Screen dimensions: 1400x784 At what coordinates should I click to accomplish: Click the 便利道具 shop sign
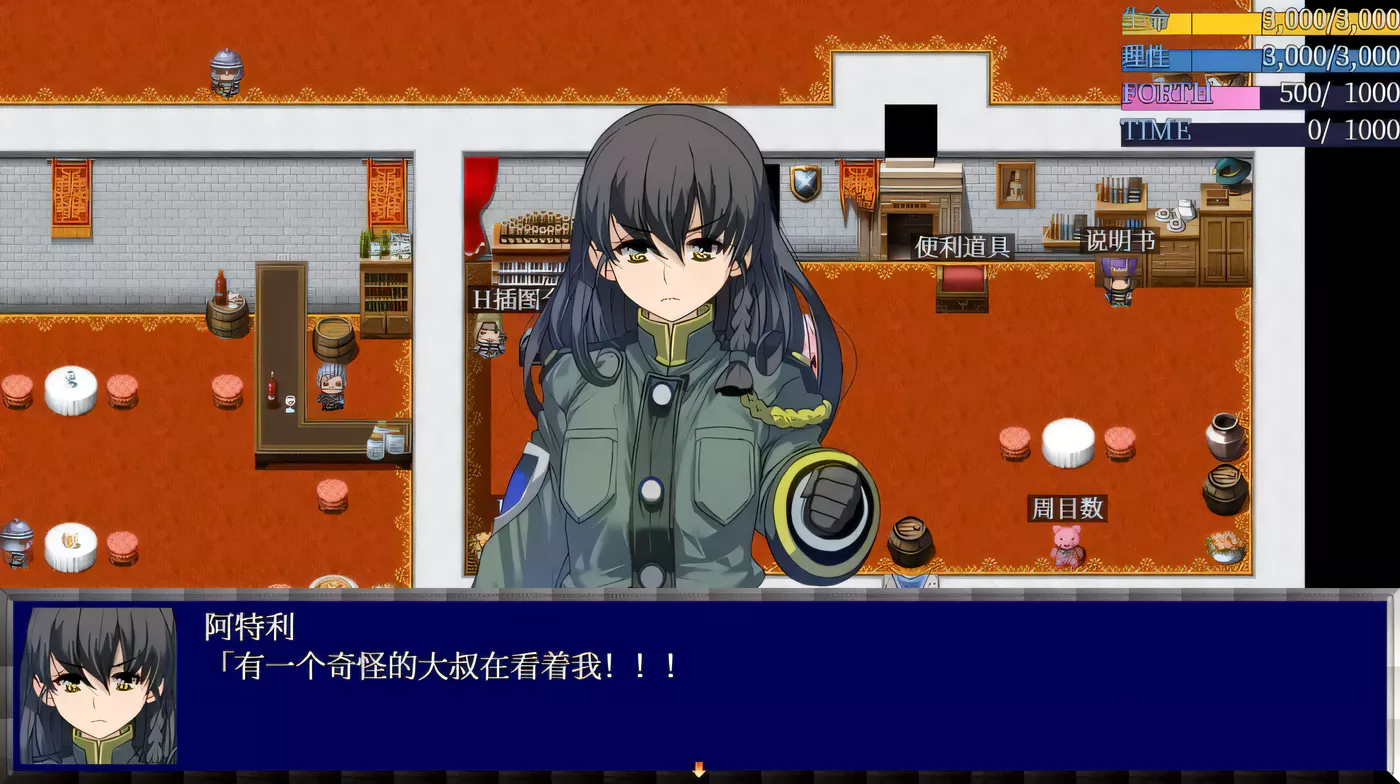pyautogui.click(x=963, y=243)
